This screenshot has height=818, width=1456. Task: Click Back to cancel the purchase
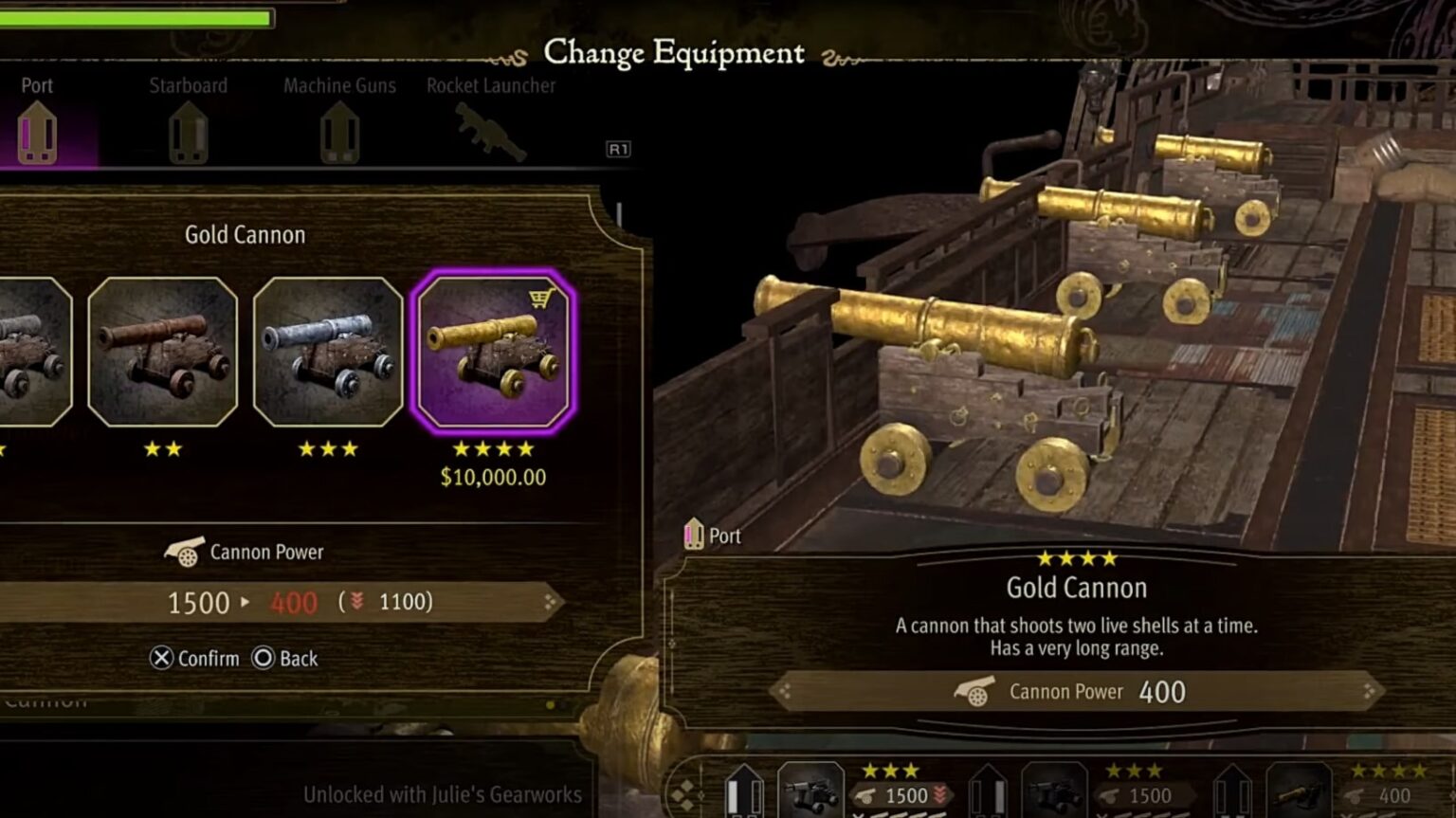click(284, 658)
